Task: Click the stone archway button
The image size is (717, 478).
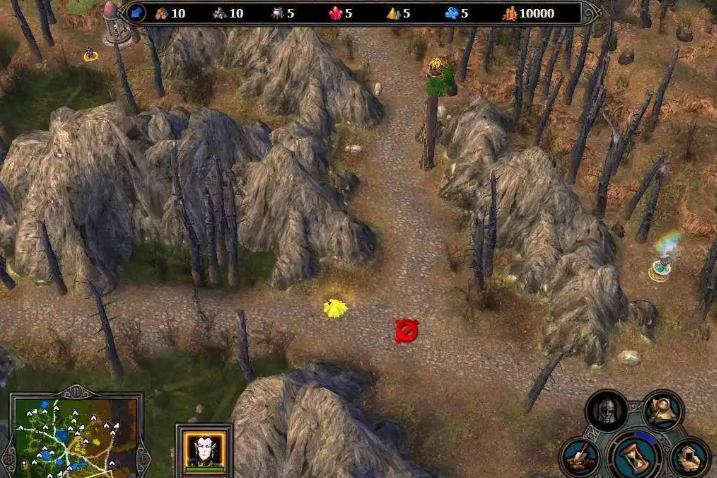Action: pyautogui.click(x=690, y=456)
